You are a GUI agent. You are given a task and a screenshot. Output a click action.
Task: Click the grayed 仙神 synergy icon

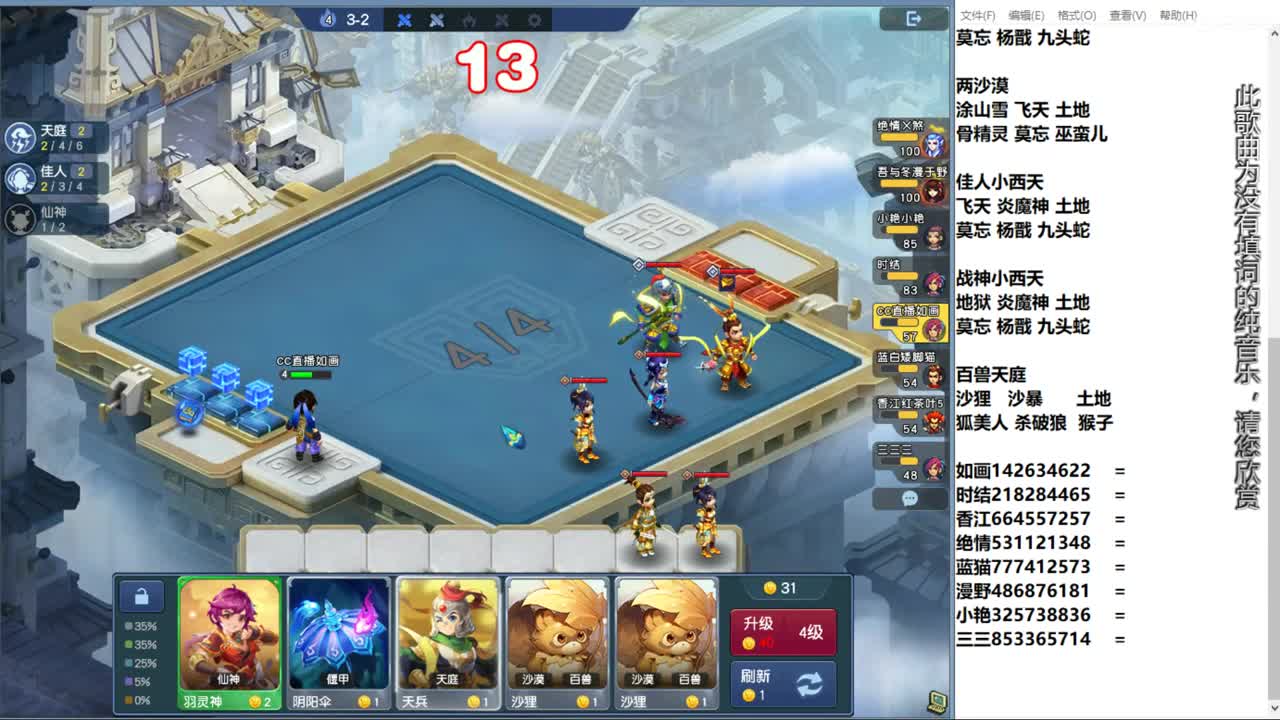(x=20, y=218)
